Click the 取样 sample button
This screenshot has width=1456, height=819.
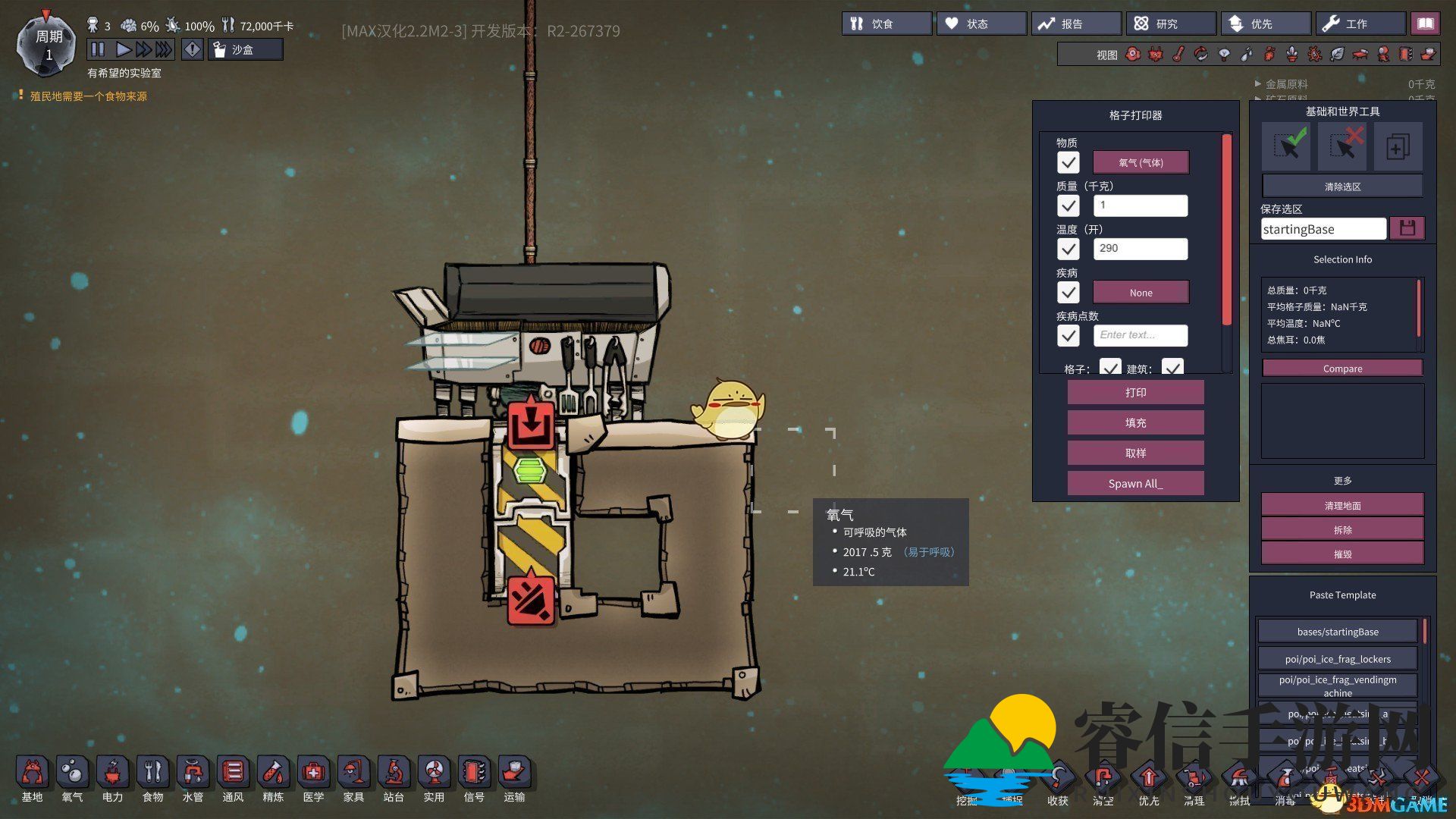coord(1135,453)
